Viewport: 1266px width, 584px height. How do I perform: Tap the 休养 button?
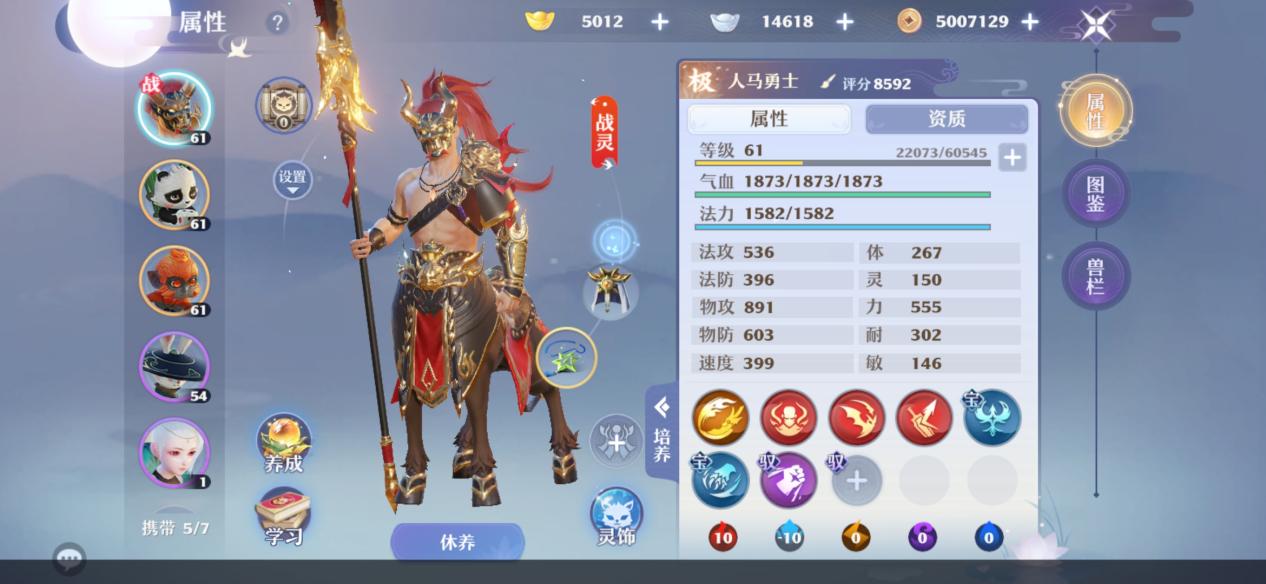tap(457, 542)
